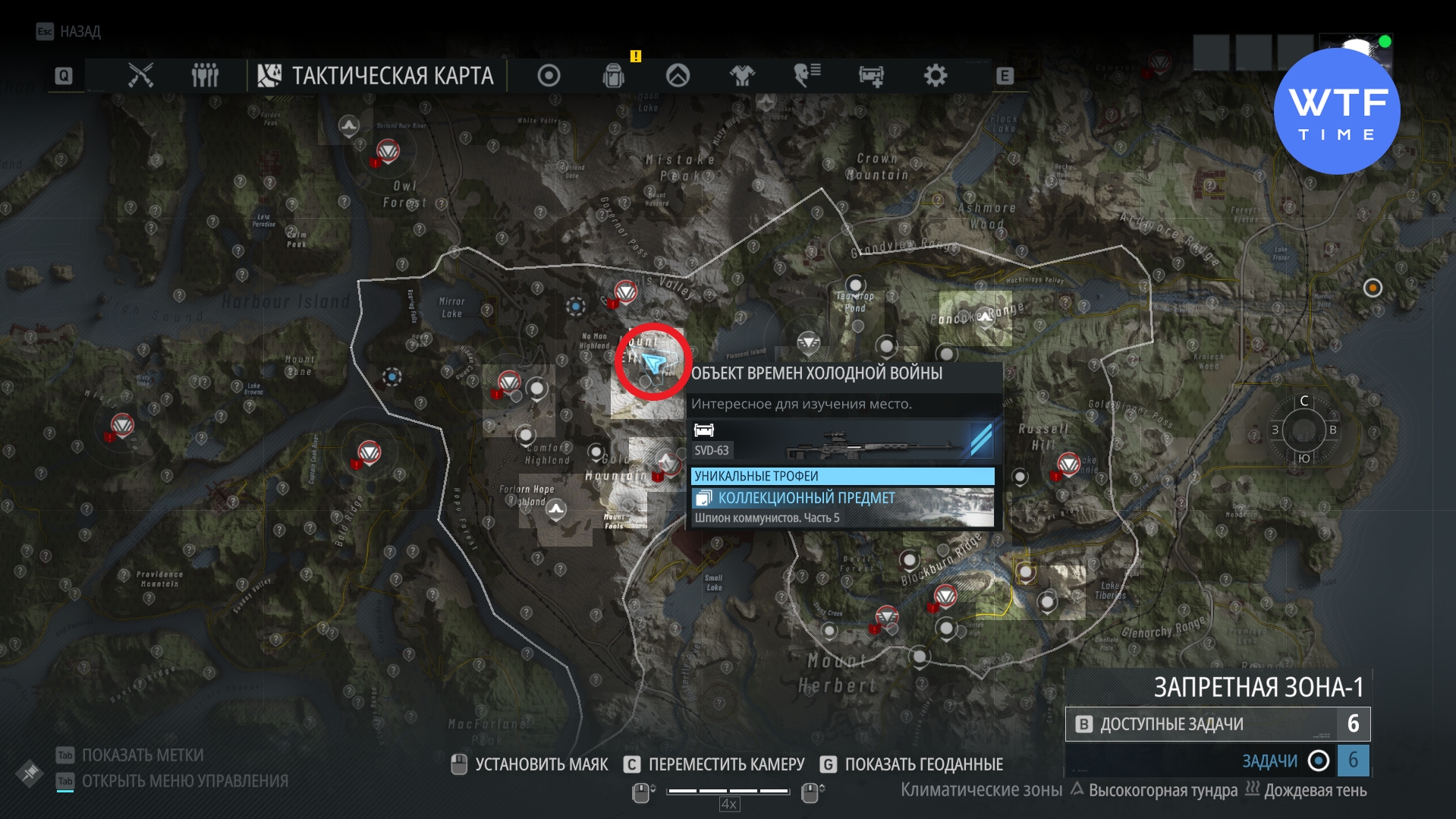The height and width of the screenshot is (819, 1456).
Task: Open the shop tab with cart icon
Action: (871, 76)
